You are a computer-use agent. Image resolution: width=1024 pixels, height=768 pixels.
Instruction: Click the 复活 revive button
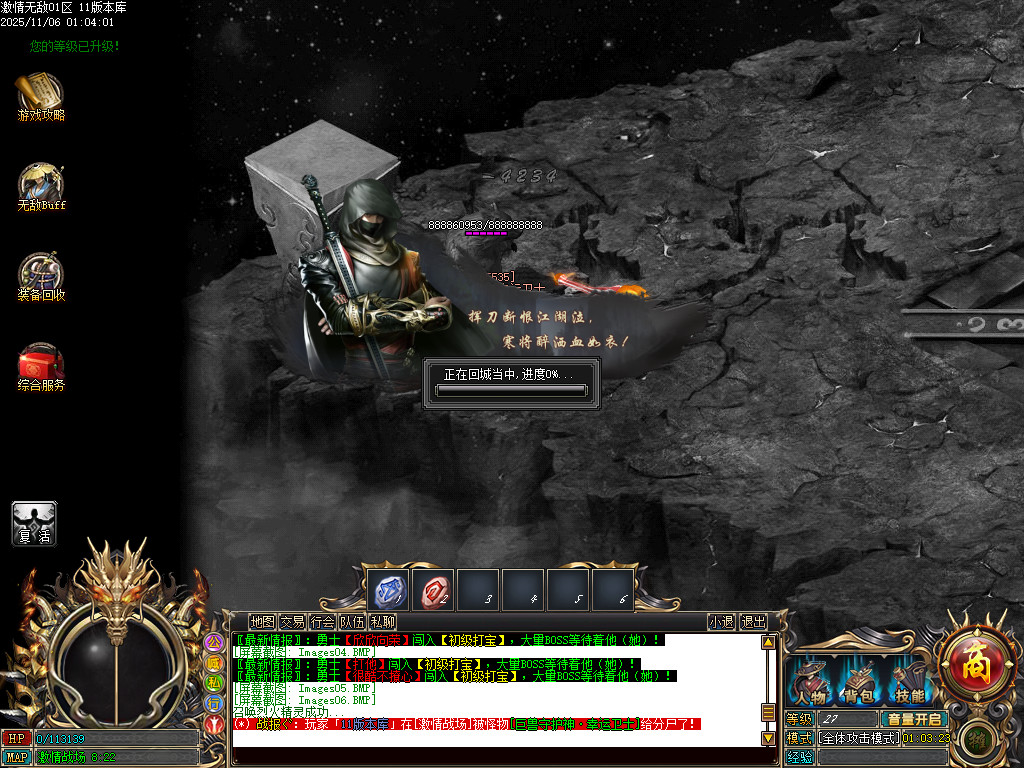click(34, 523)
